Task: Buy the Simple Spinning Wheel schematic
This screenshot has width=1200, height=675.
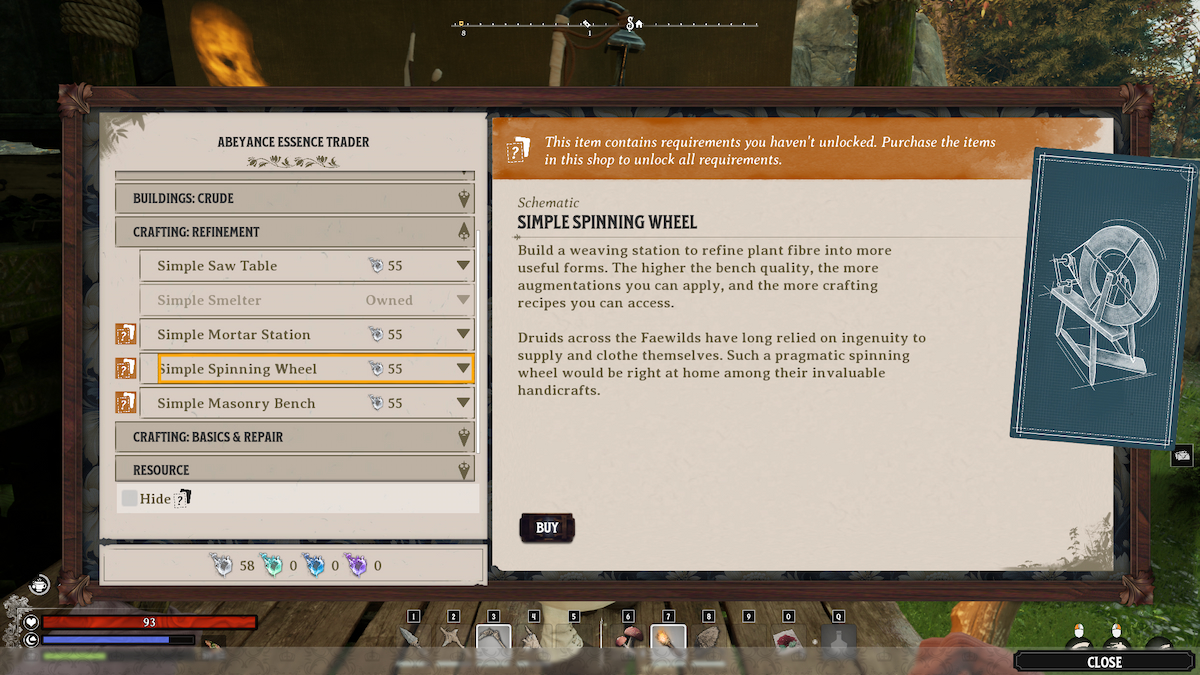Action: coord(547,528)
